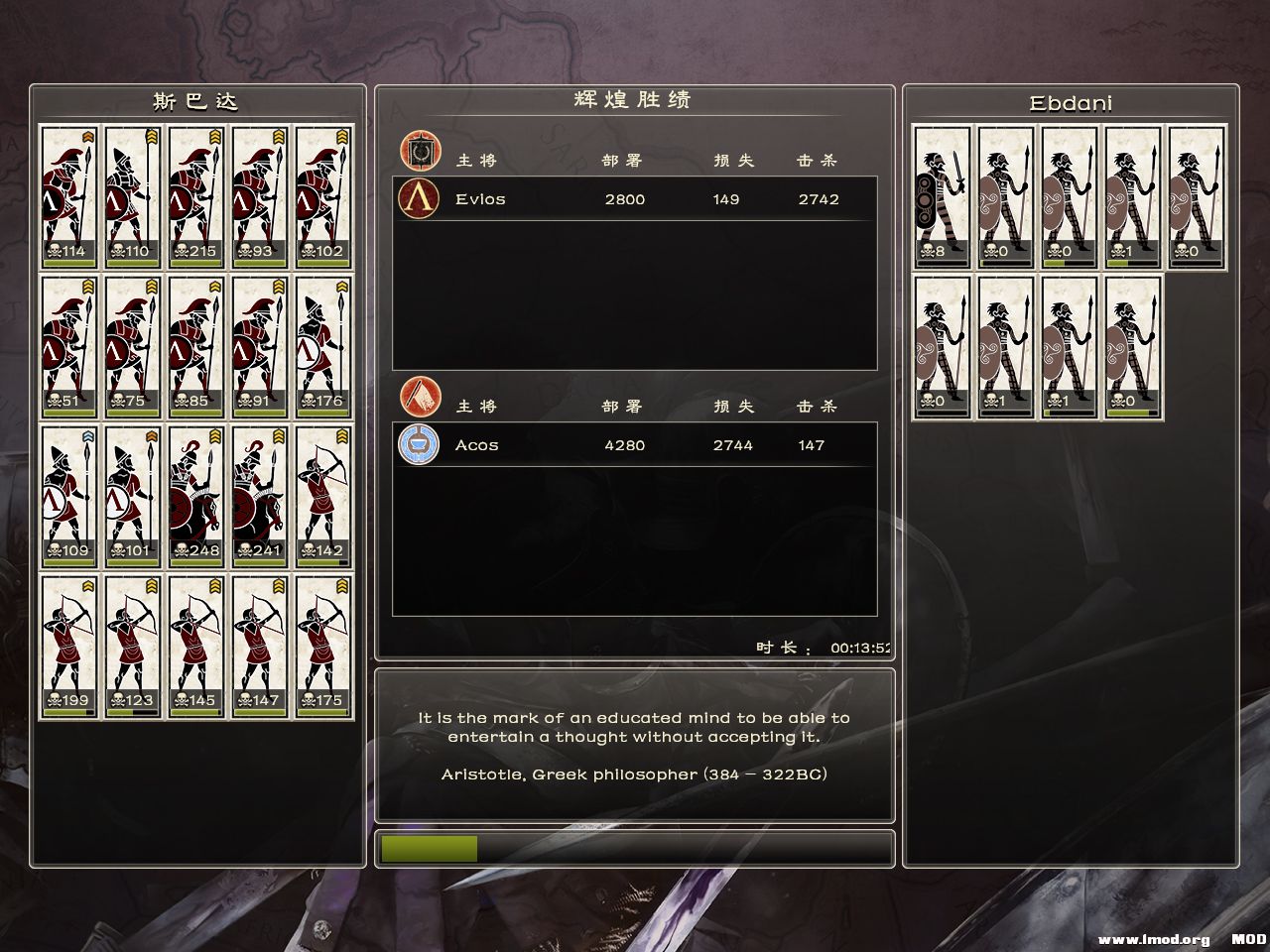Click the spearman card with 176 kills

coord(323,347)
